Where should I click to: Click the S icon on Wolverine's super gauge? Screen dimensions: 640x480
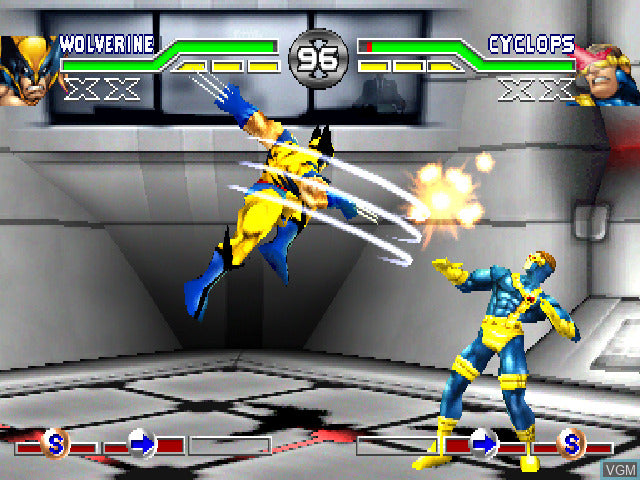57,442
